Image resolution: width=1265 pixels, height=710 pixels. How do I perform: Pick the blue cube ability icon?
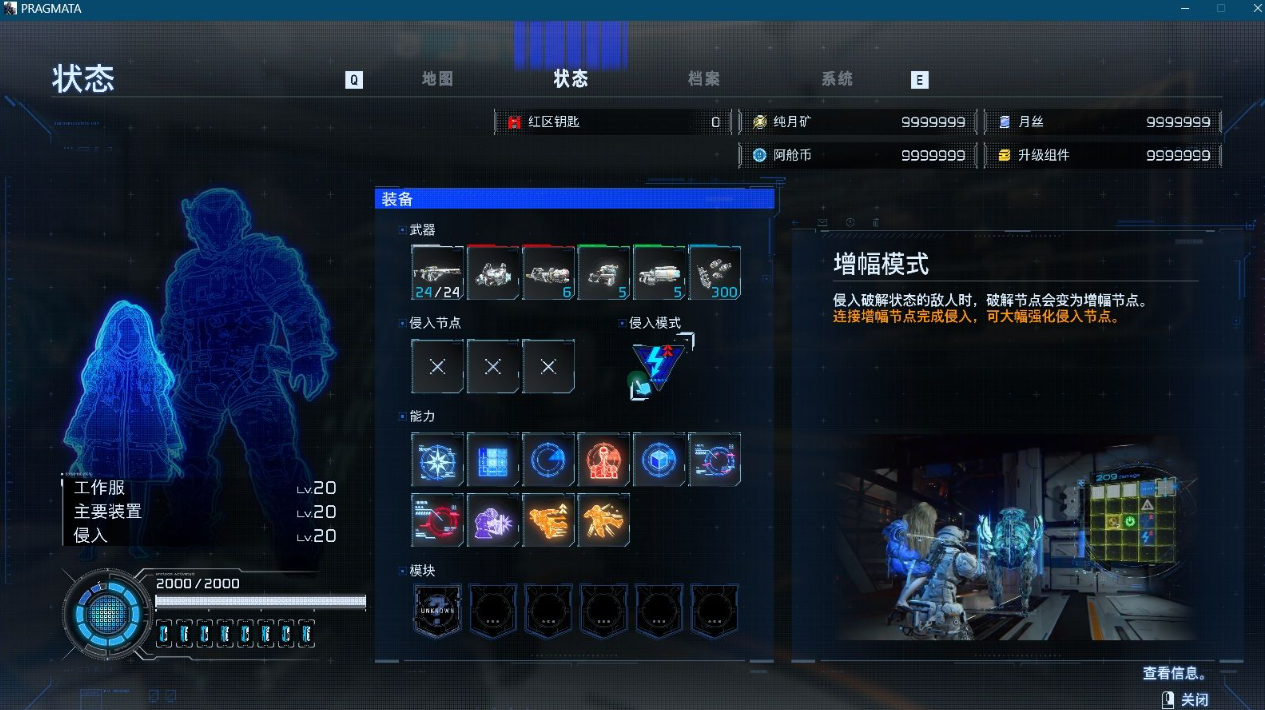pos(659,460)
